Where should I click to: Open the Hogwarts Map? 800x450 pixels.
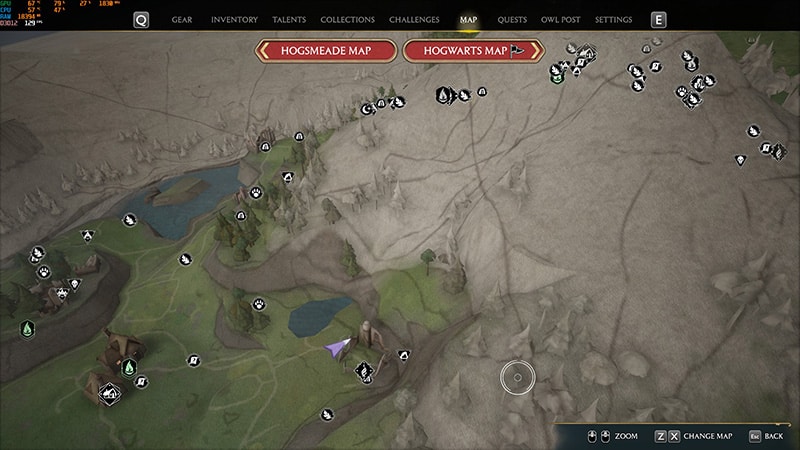(473, 52)
